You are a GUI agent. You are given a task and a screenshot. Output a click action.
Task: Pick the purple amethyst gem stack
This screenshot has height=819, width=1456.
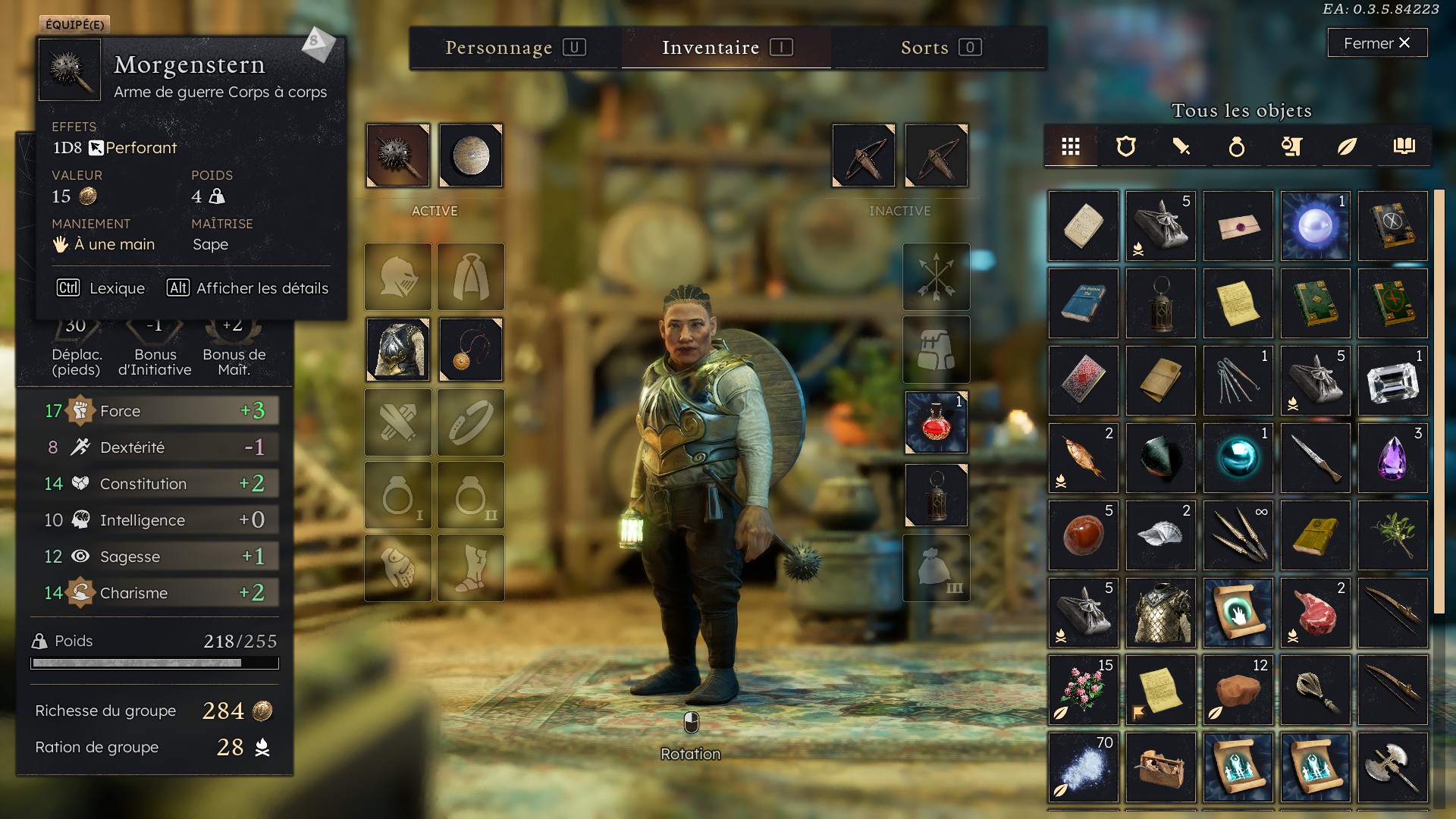tap(1392, 458)
